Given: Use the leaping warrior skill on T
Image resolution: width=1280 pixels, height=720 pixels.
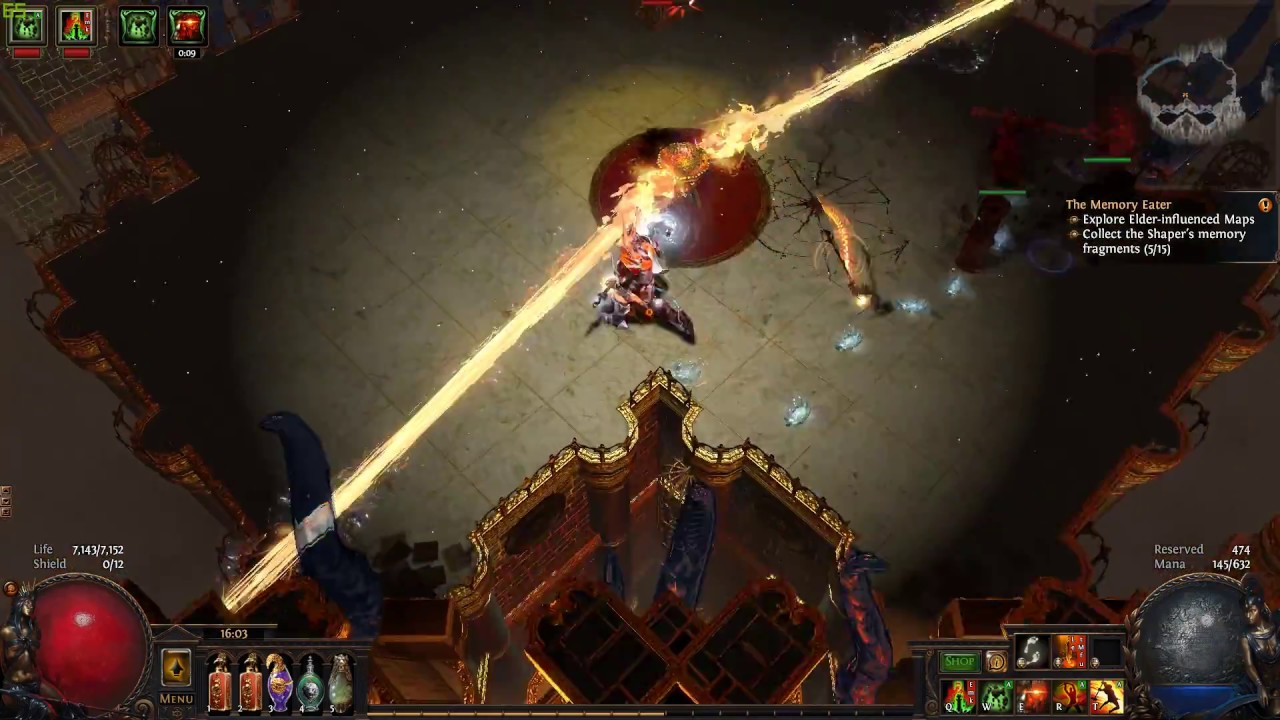Looking at the screenshot, I should coord(1106,696).
